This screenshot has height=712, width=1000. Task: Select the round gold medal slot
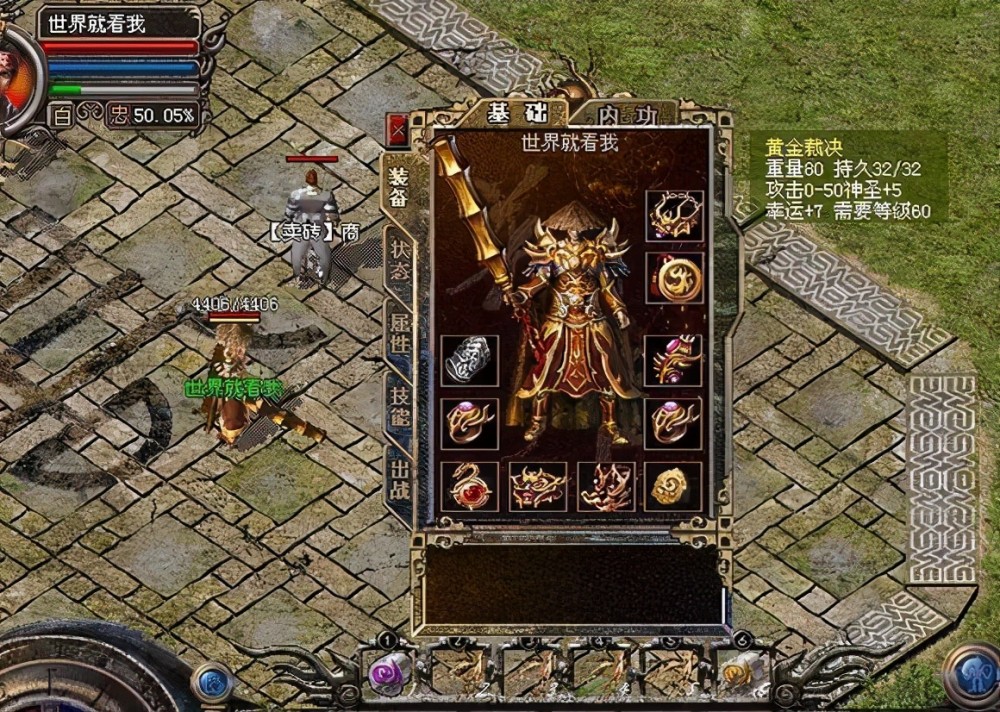(674, 277)
